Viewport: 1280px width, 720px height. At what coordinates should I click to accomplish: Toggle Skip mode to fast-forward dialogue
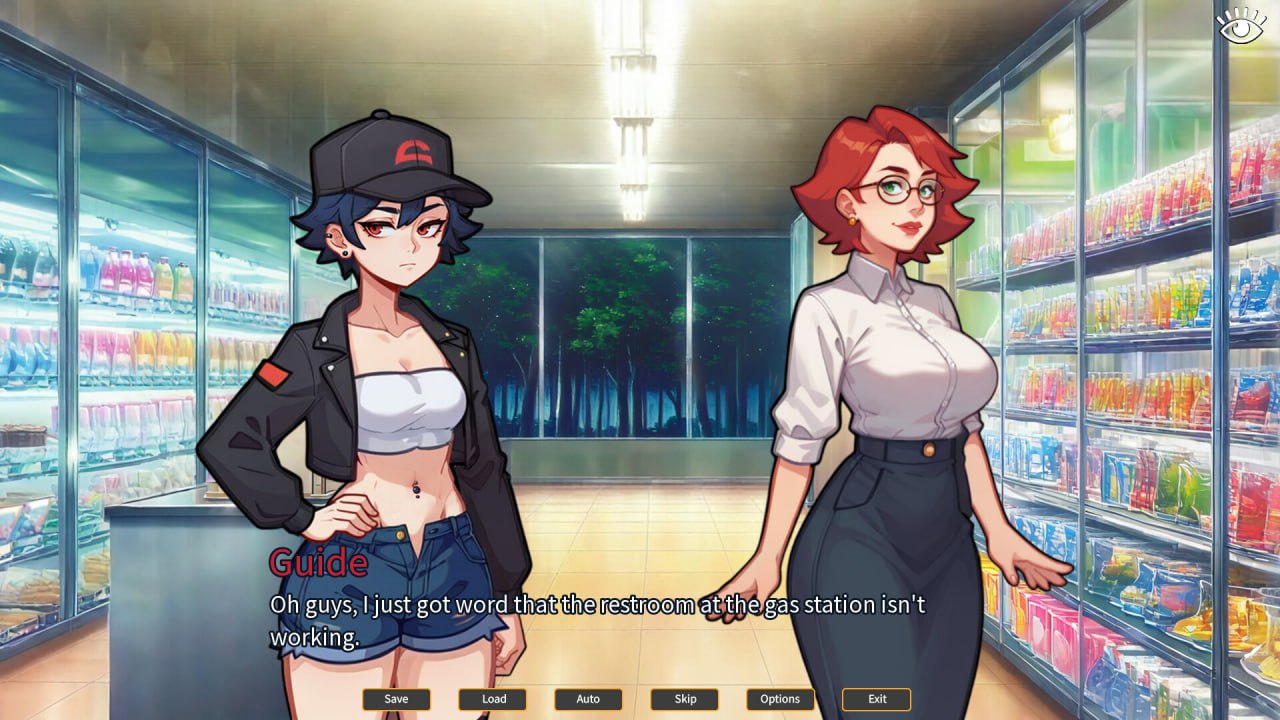[684, 699]
